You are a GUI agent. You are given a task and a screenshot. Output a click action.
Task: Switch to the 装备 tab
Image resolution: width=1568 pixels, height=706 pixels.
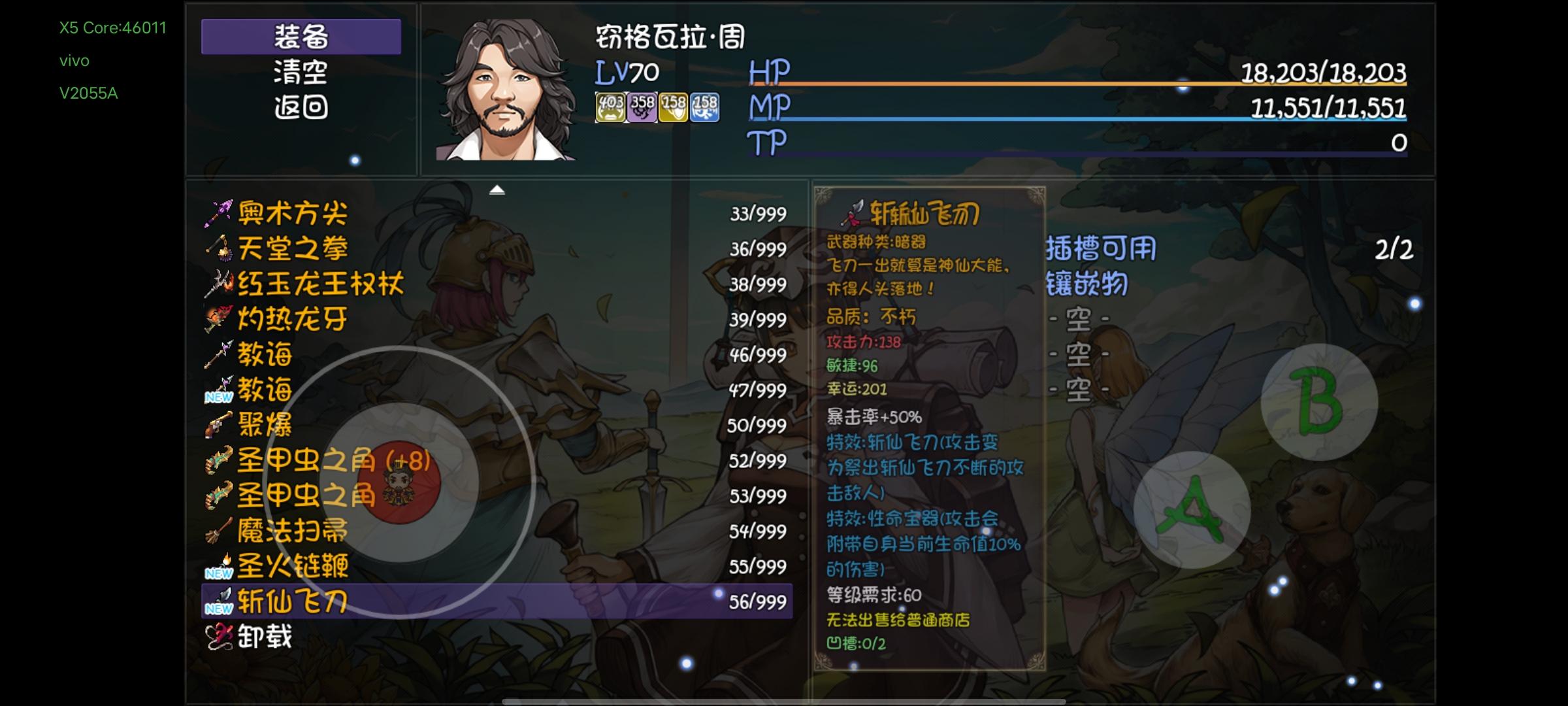[301, 38]
